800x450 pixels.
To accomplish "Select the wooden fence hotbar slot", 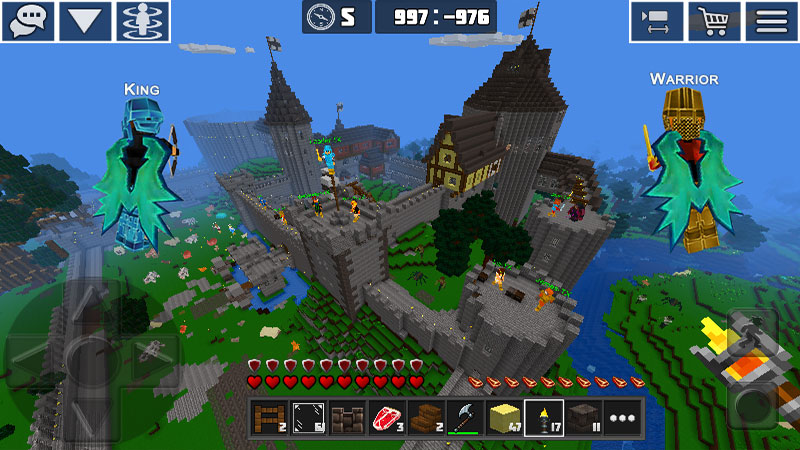I will [269, 418].
